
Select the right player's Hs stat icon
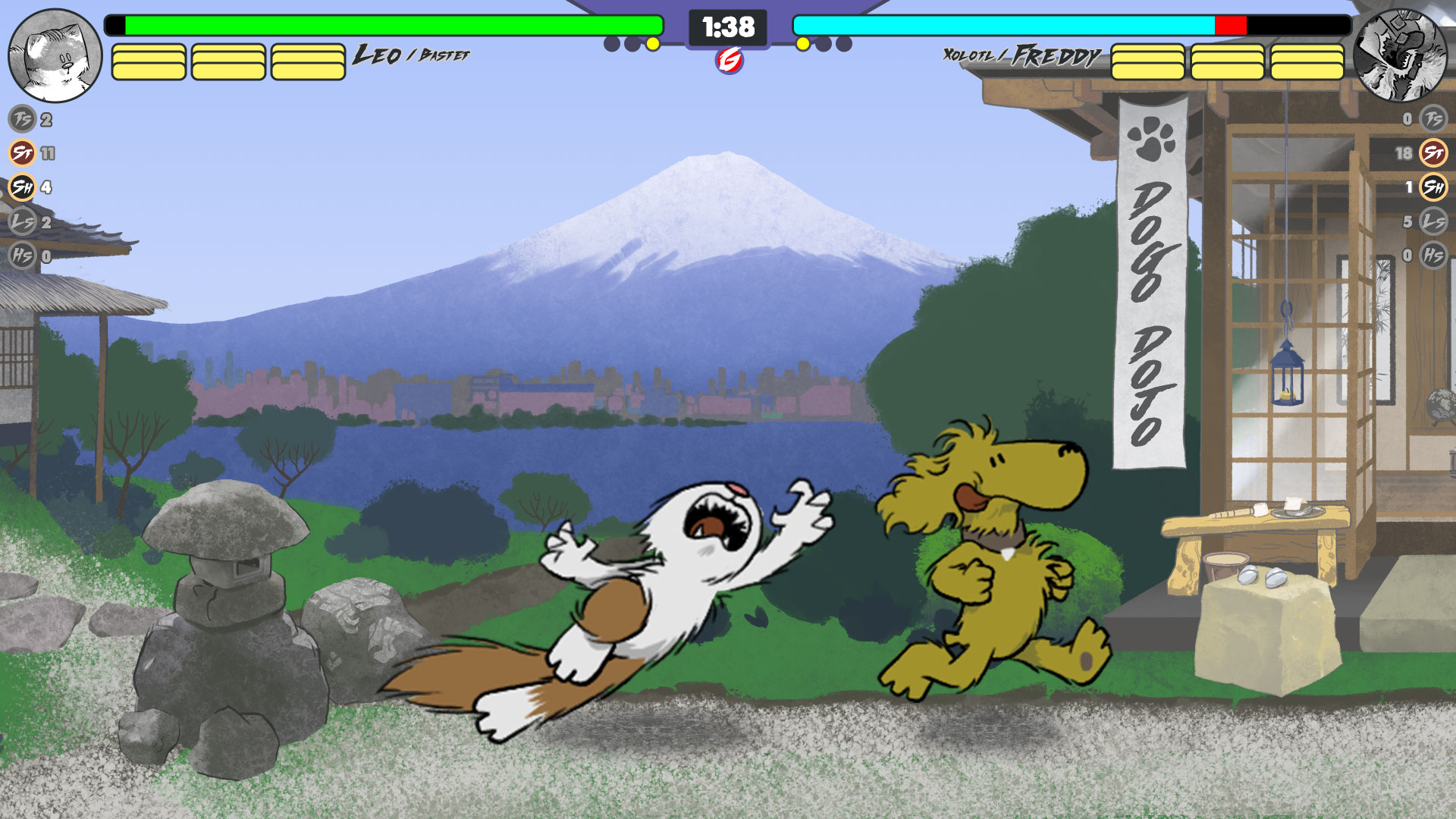click(1433, 256)
